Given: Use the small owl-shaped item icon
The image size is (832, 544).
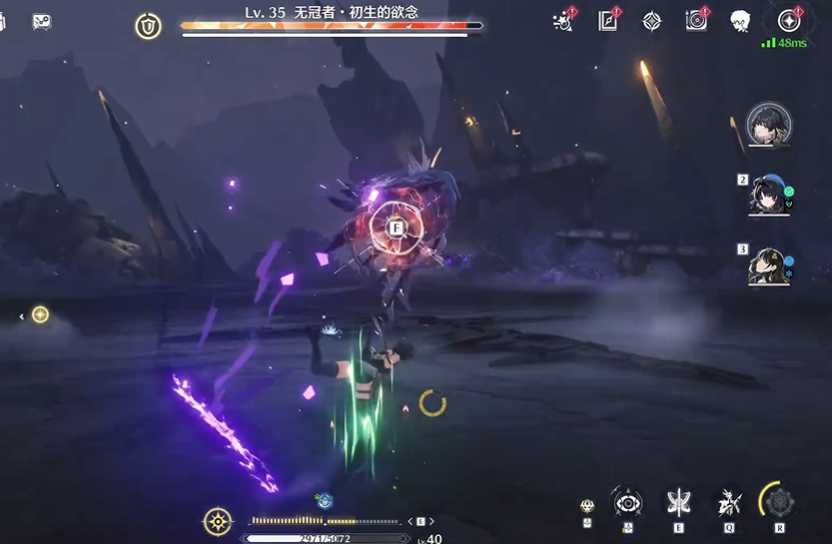Looking at the screenshot, I should (x=587, y=506).
